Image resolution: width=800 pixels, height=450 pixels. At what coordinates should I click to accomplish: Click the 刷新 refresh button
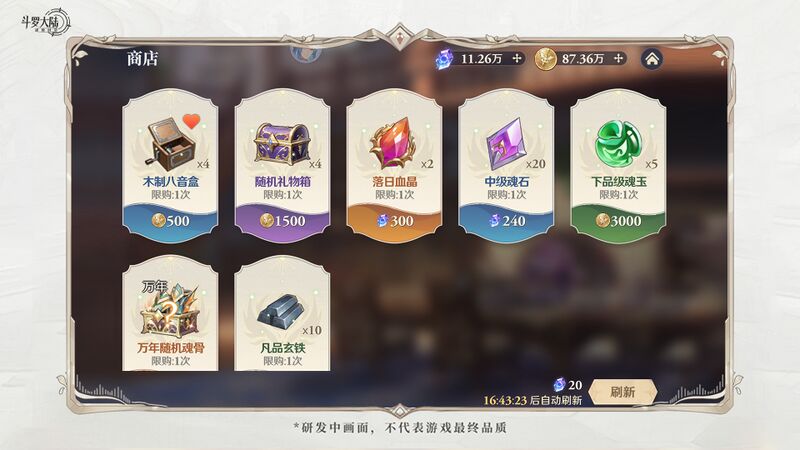[622, 392]
